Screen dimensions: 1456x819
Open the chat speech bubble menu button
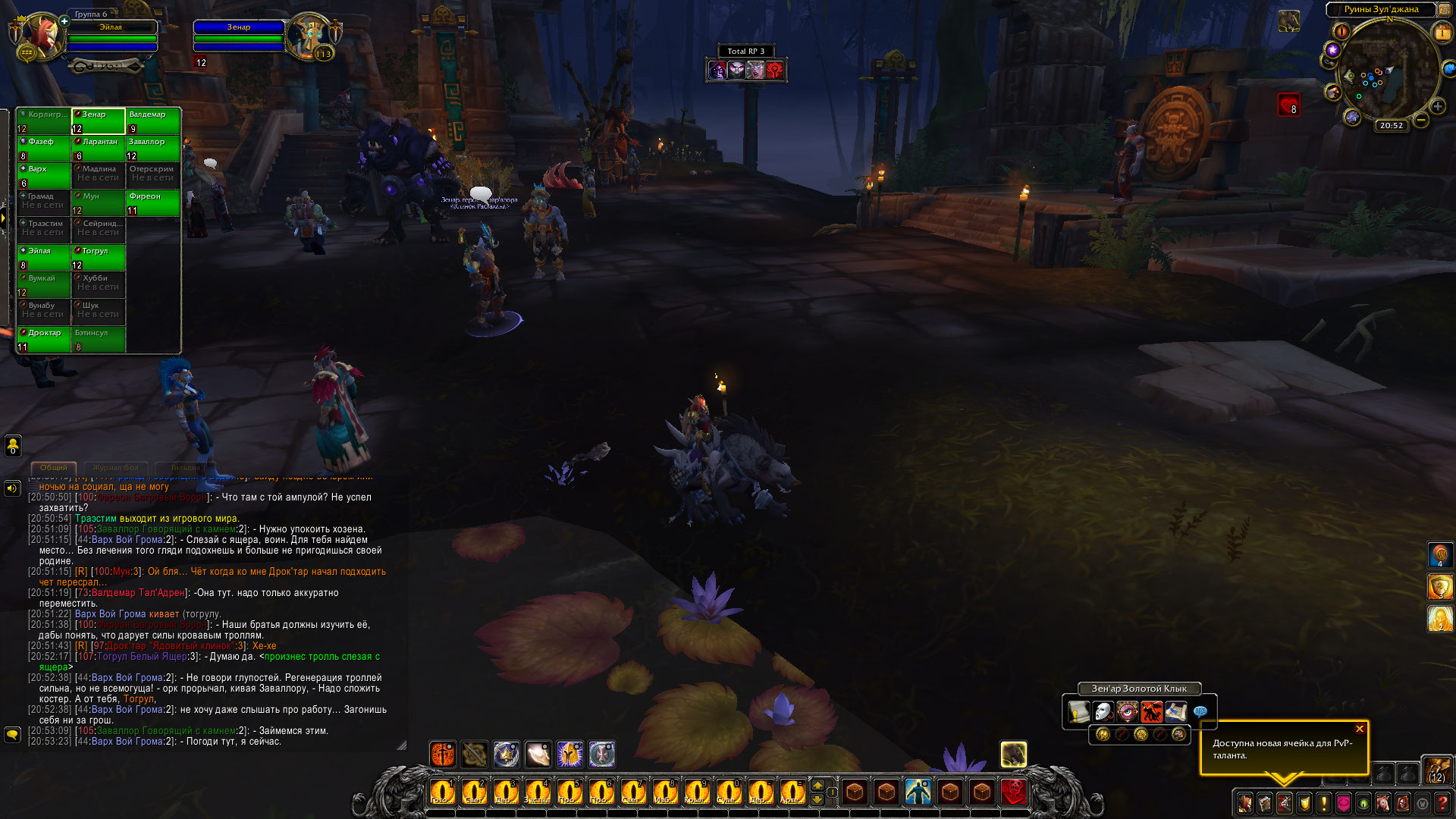(12, 734)
